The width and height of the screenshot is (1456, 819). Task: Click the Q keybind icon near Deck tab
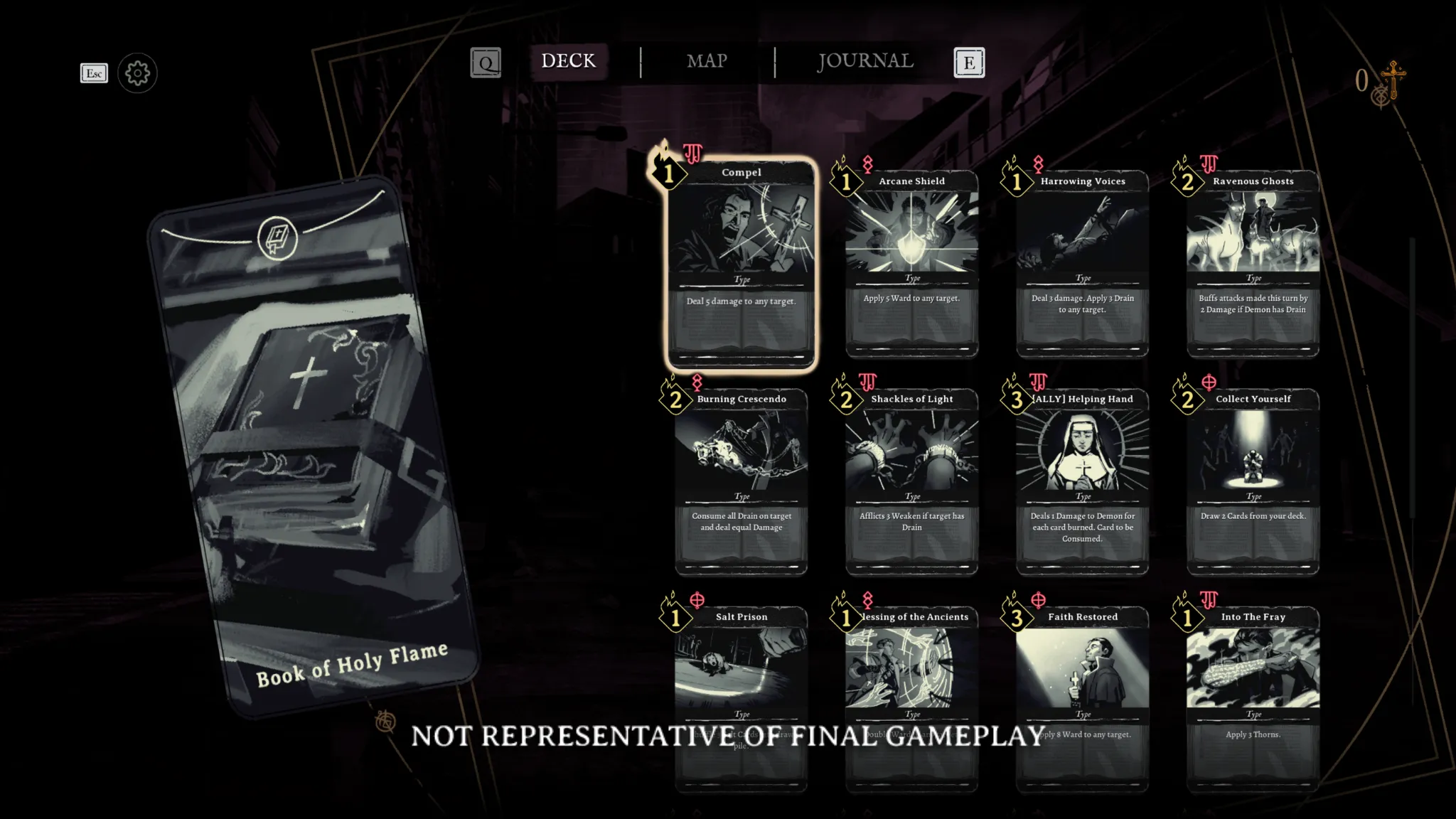coord(486,63)
